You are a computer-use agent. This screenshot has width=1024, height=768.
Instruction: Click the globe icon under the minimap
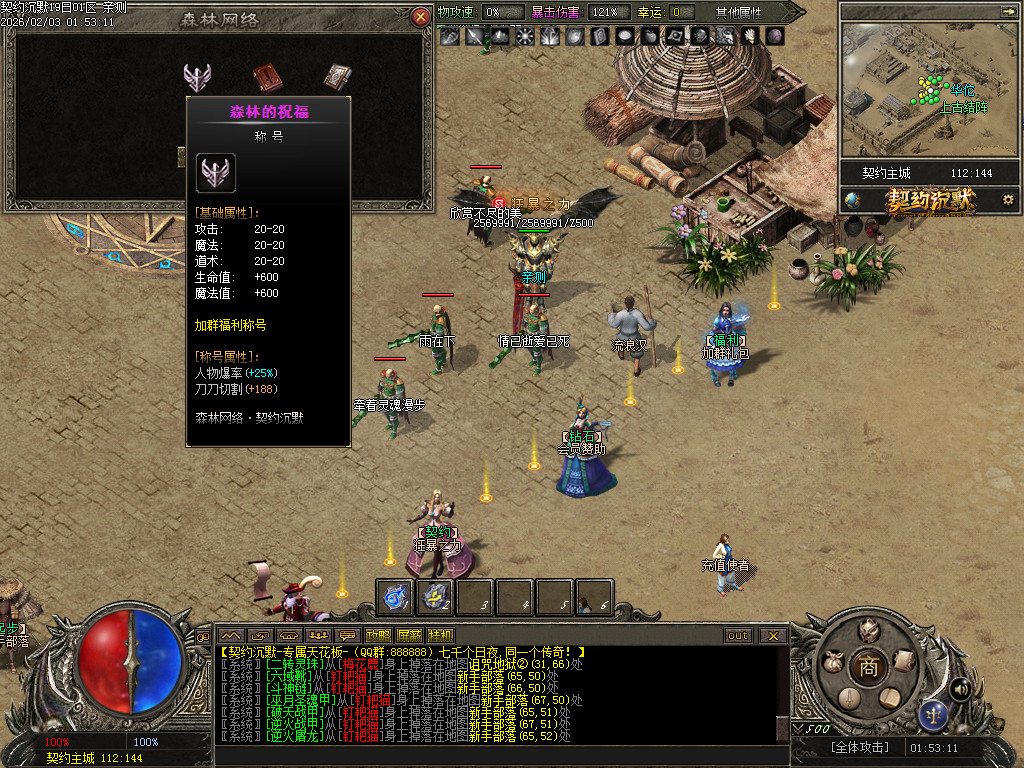[852, 200]
